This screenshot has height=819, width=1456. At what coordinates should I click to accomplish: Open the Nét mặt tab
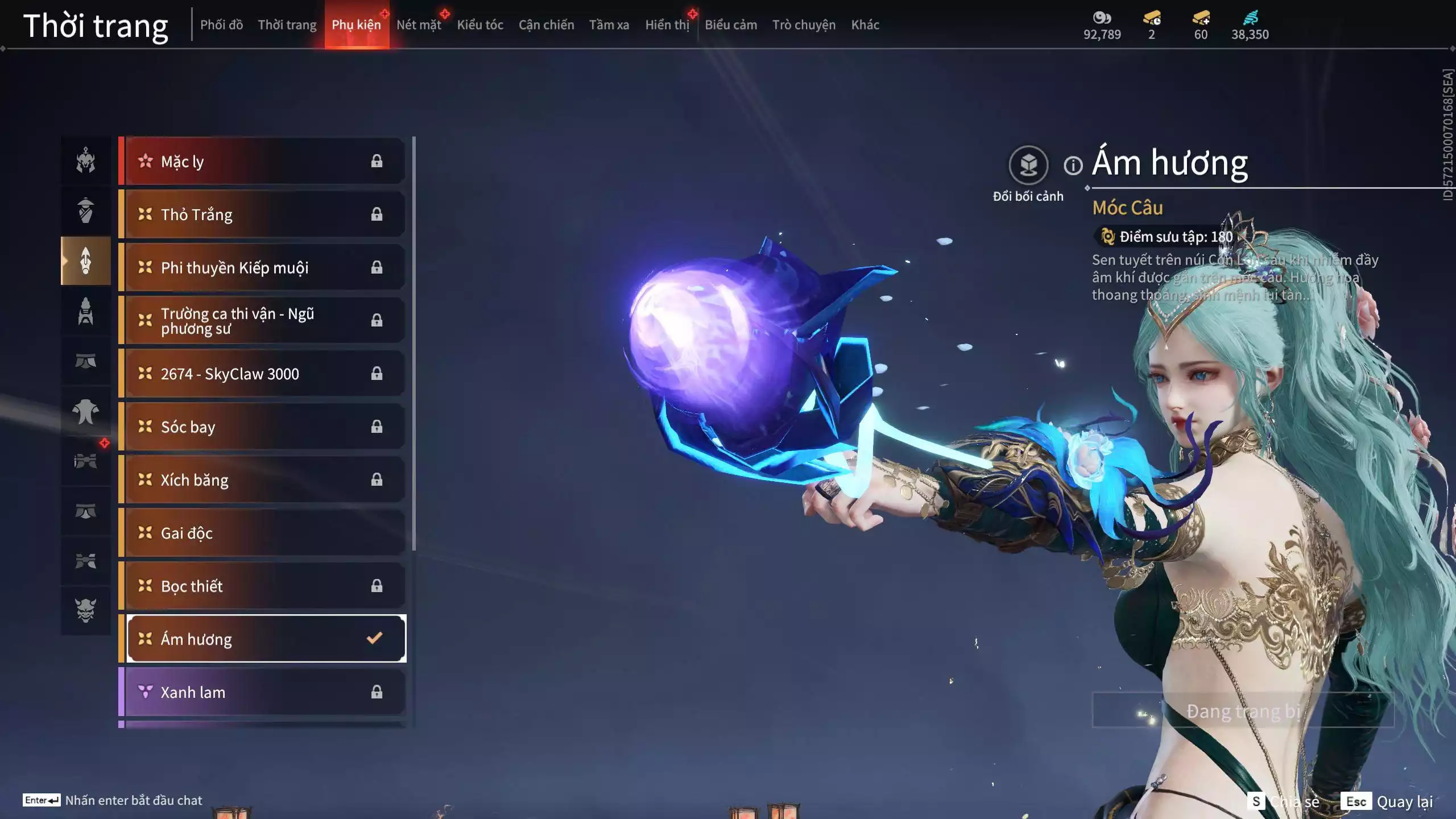point(419,25)
